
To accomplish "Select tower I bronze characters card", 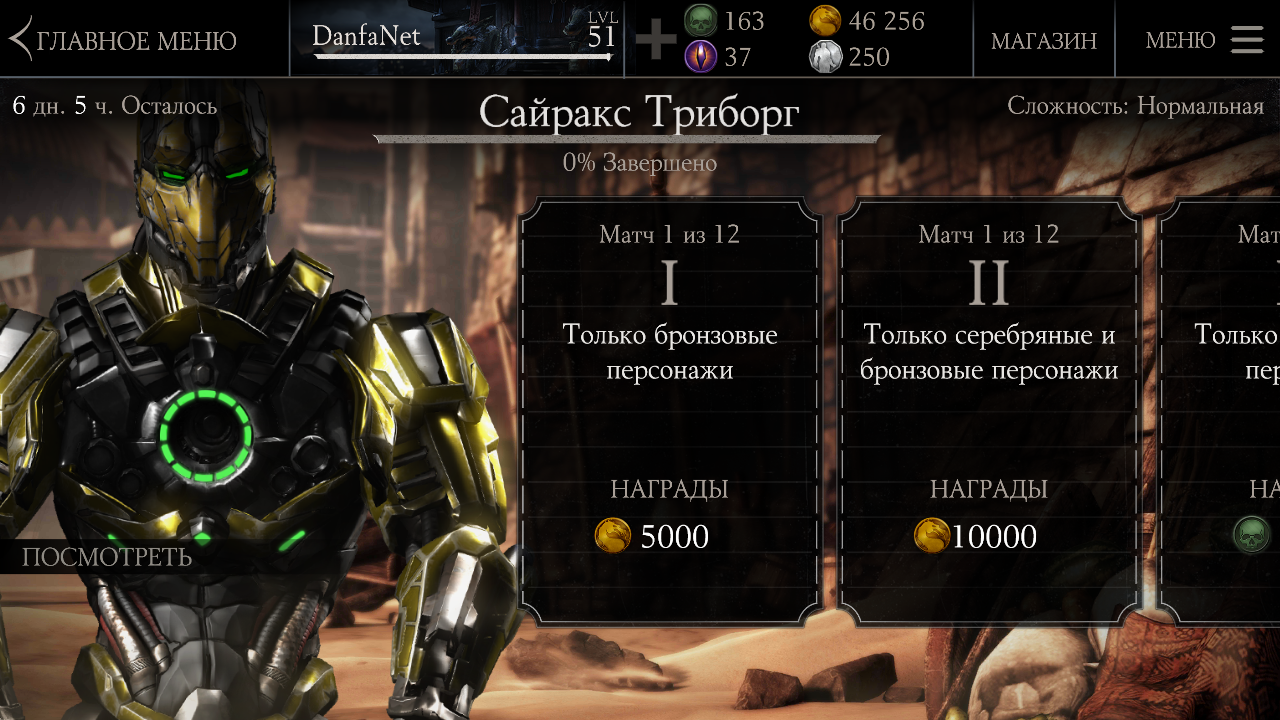I will (669, 410).
